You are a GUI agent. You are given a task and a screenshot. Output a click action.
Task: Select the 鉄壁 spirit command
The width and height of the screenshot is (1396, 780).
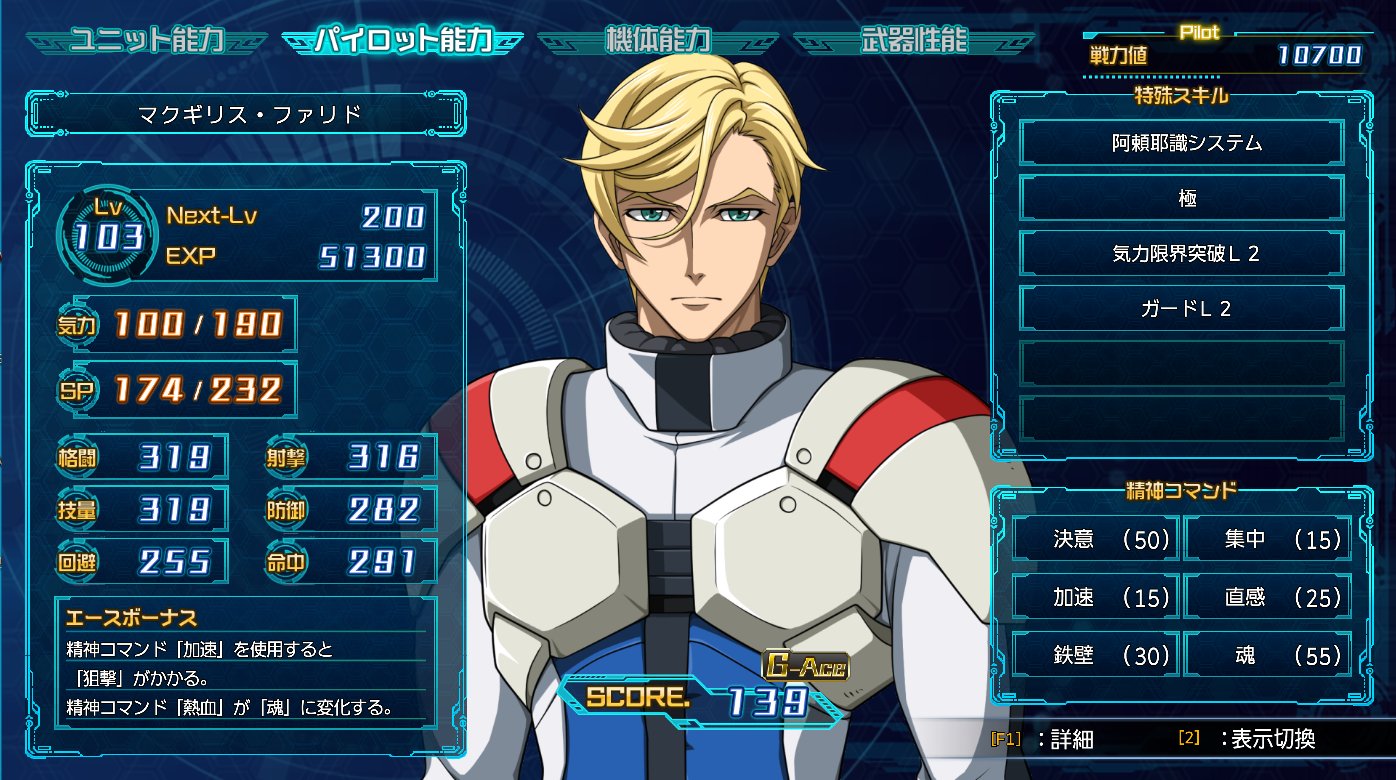1096,656
